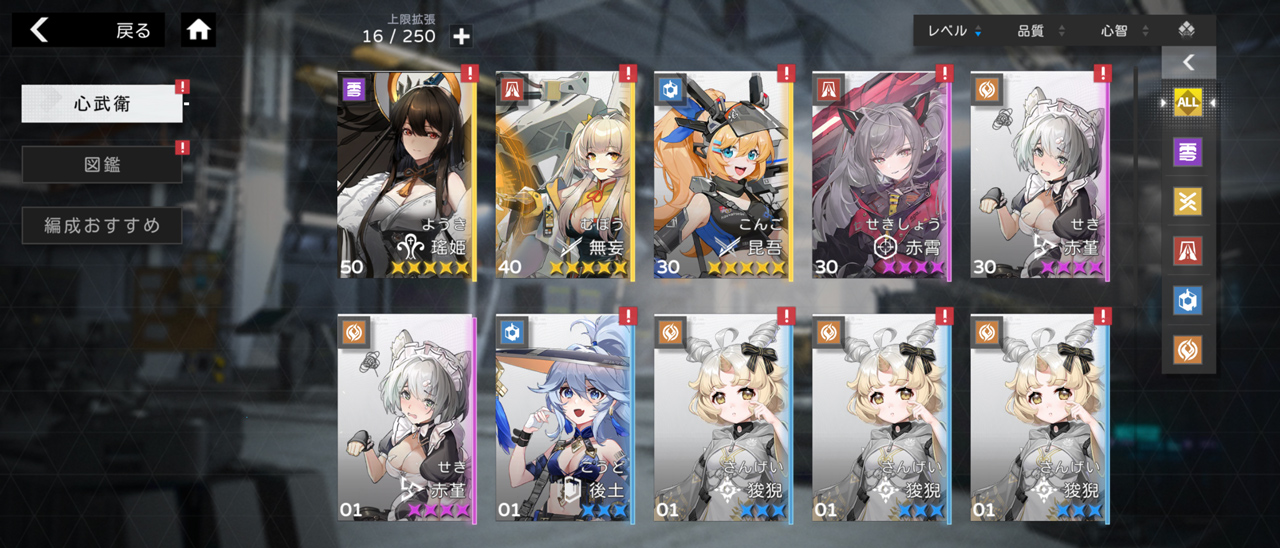The width and height of the screenshot is (1280, 548).
Task: Show ALL character types filter
Action: (1188, 102)
